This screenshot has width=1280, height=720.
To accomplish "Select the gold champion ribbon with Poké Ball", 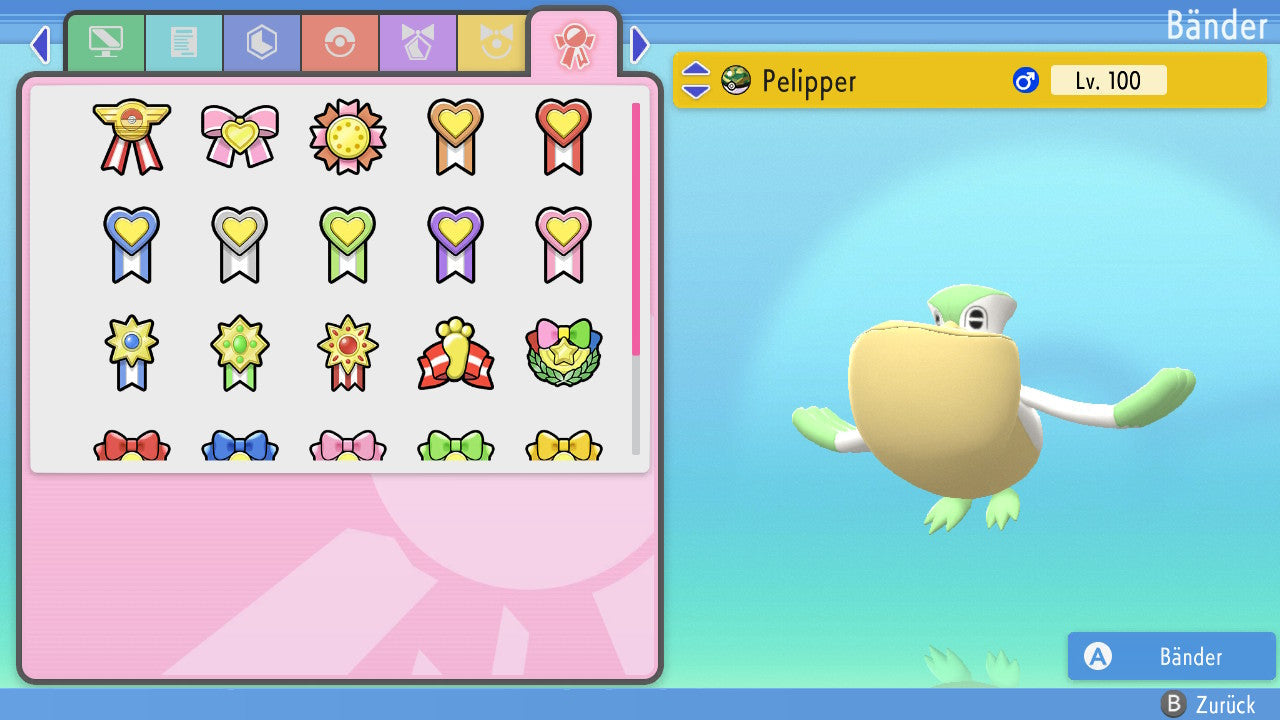I will click(x=131, y=137).
